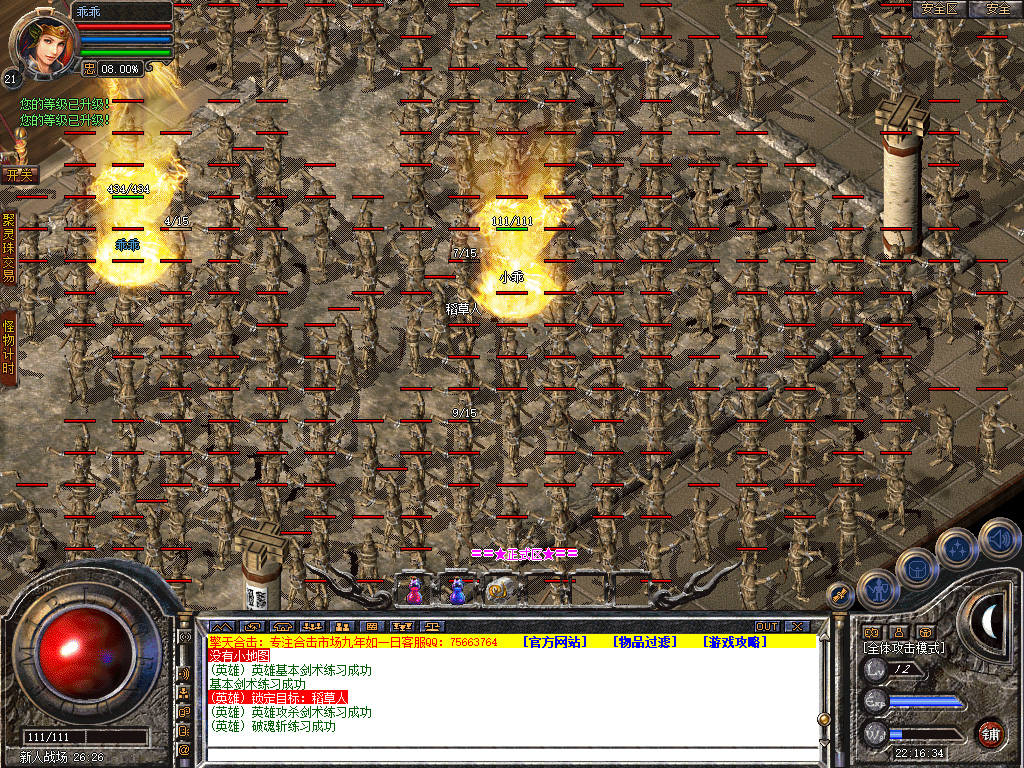Screen dimensions: 1024x768
Task: Use the scroll item in the belt
Action: tap(499, 591)
